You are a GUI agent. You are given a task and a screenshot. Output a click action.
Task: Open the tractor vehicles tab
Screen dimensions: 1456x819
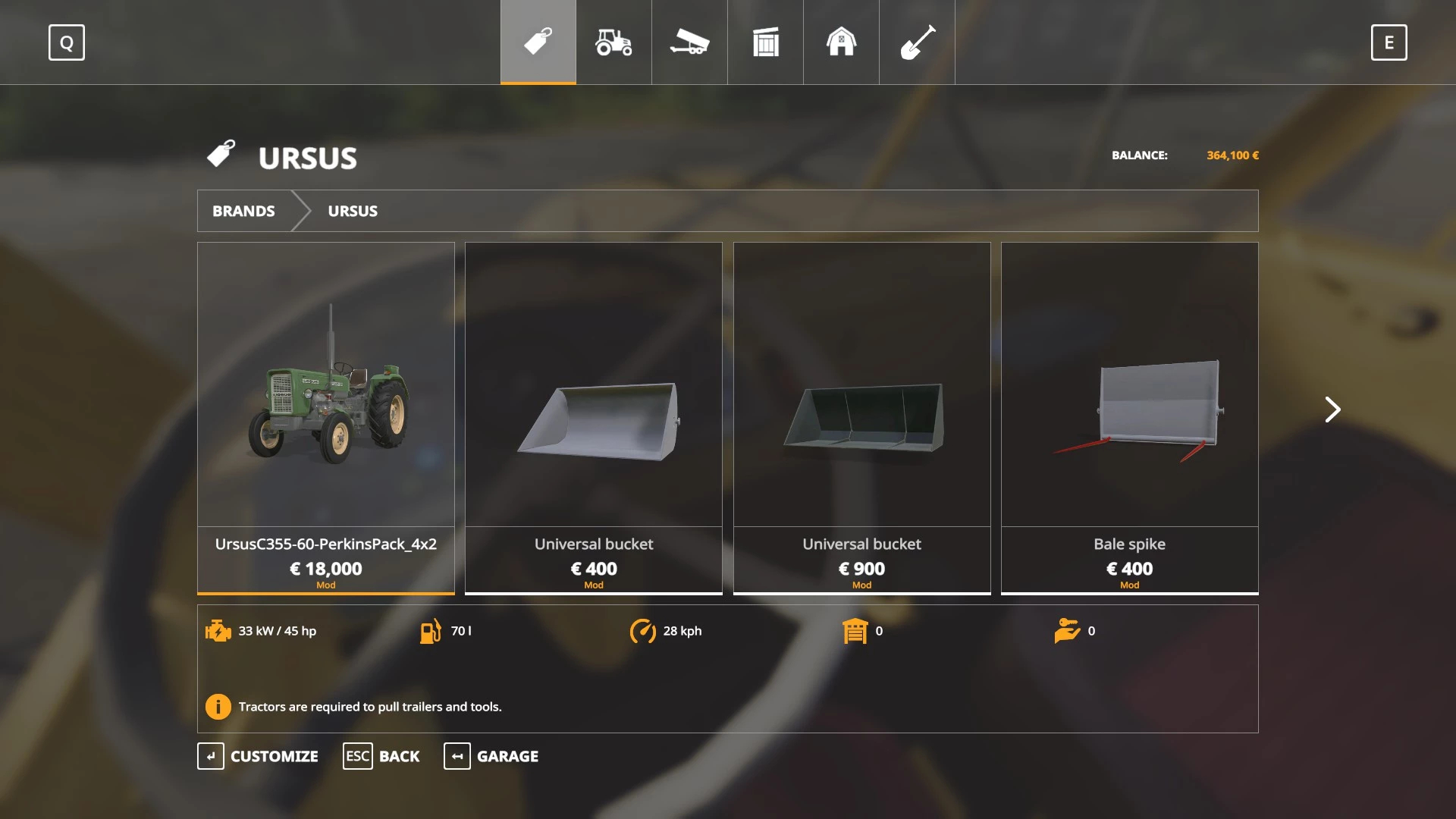613,42
